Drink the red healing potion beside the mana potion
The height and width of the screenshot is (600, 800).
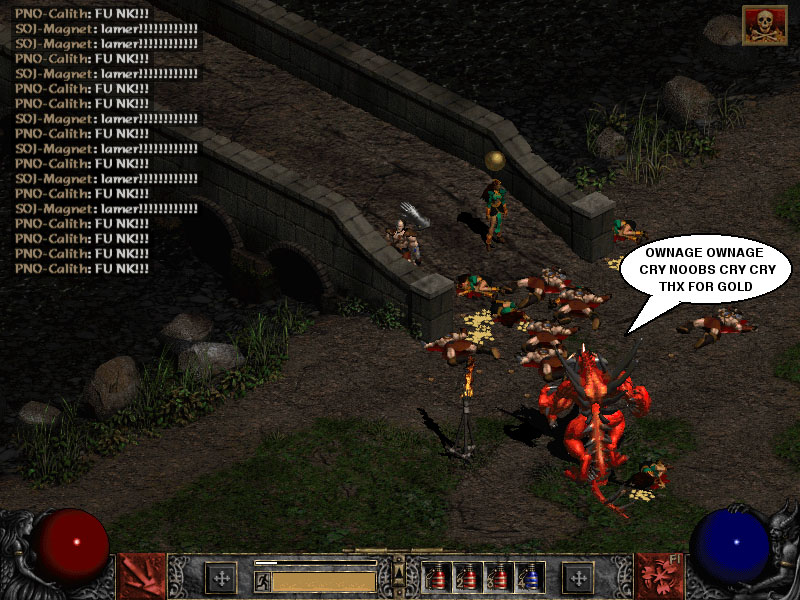coord(498,577)
